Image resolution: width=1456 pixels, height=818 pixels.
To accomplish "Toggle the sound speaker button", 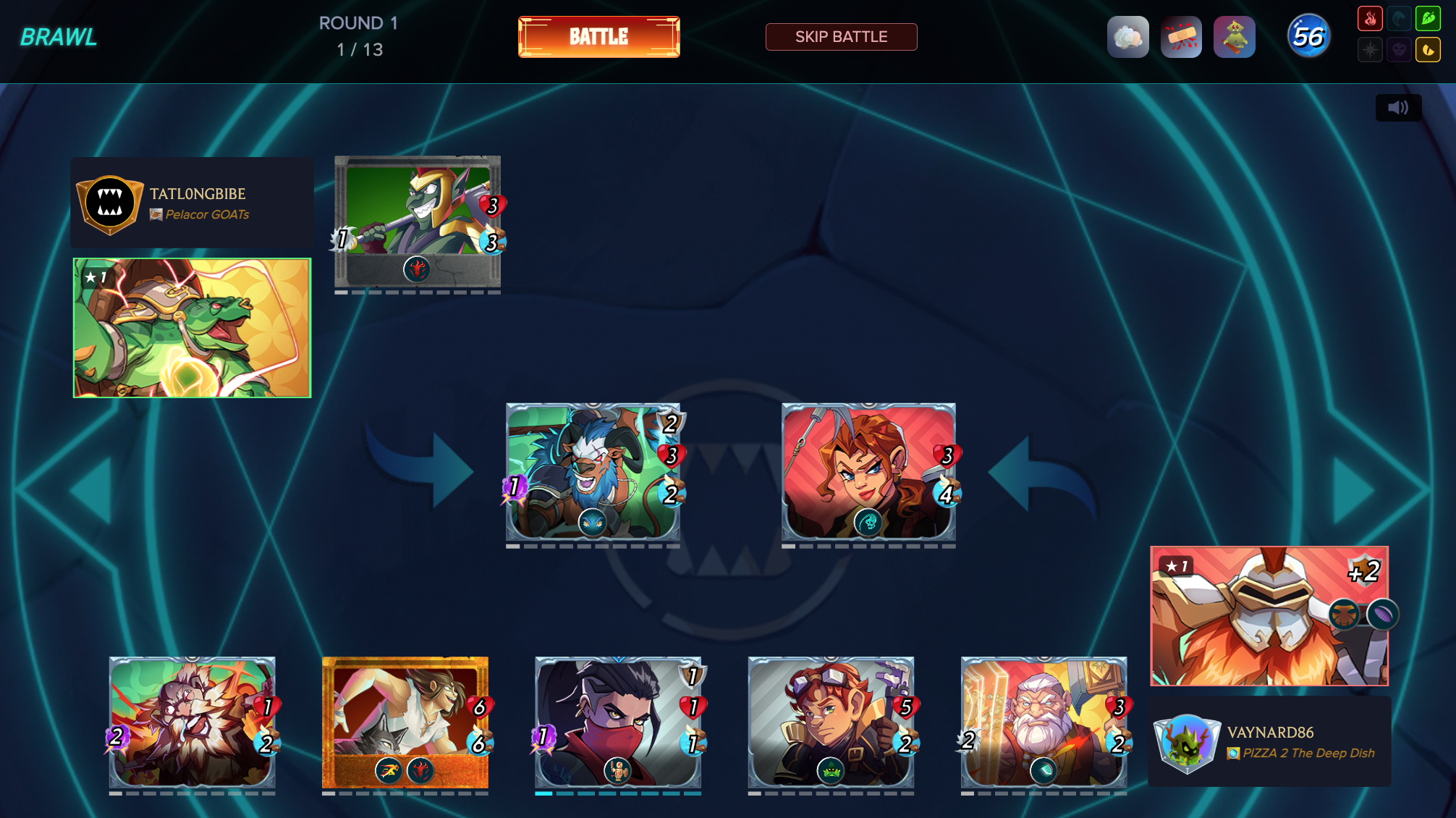I will (1398, 108).
